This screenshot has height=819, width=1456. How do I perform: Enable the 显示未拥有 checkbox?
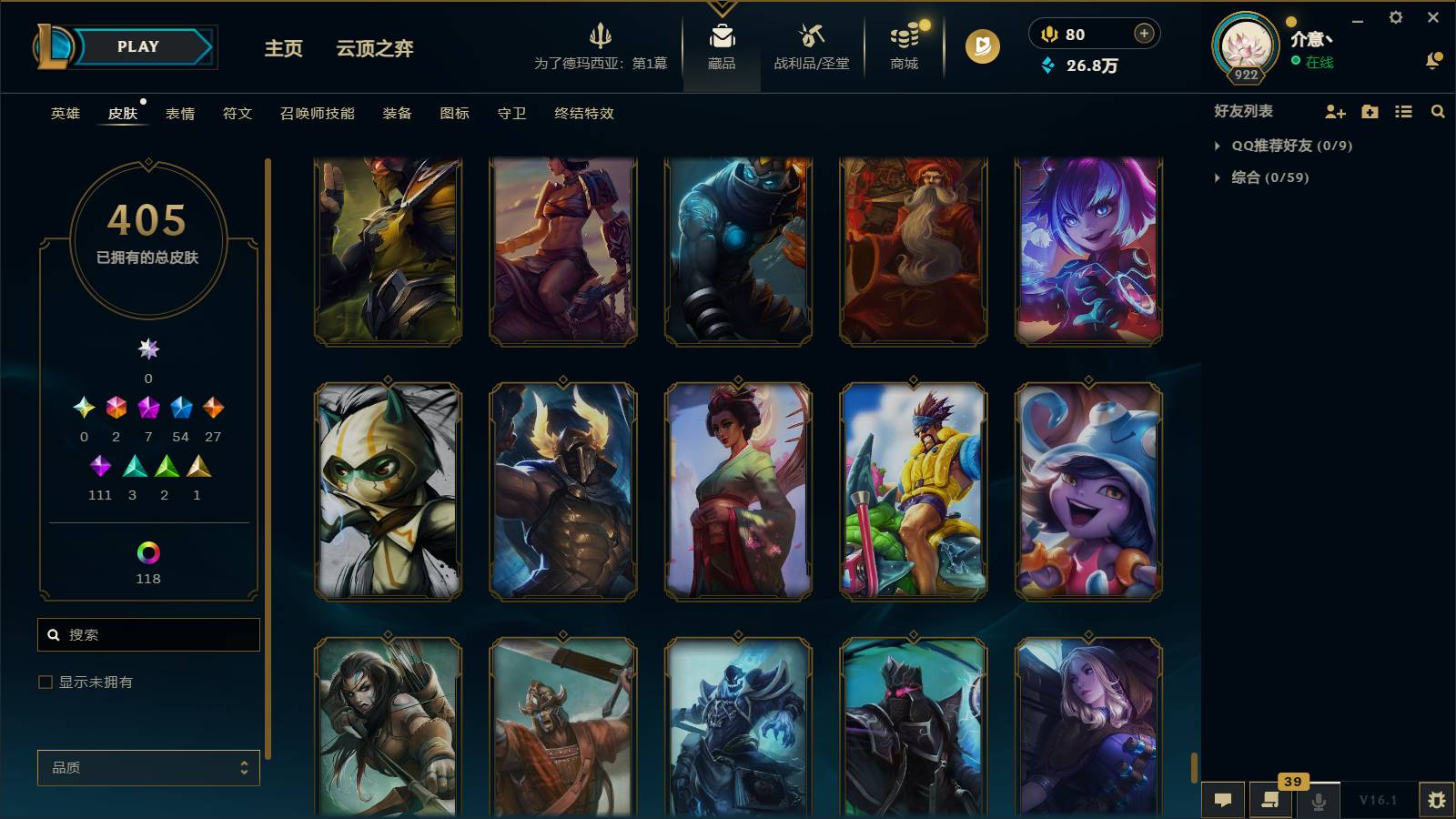coord(44,681)
